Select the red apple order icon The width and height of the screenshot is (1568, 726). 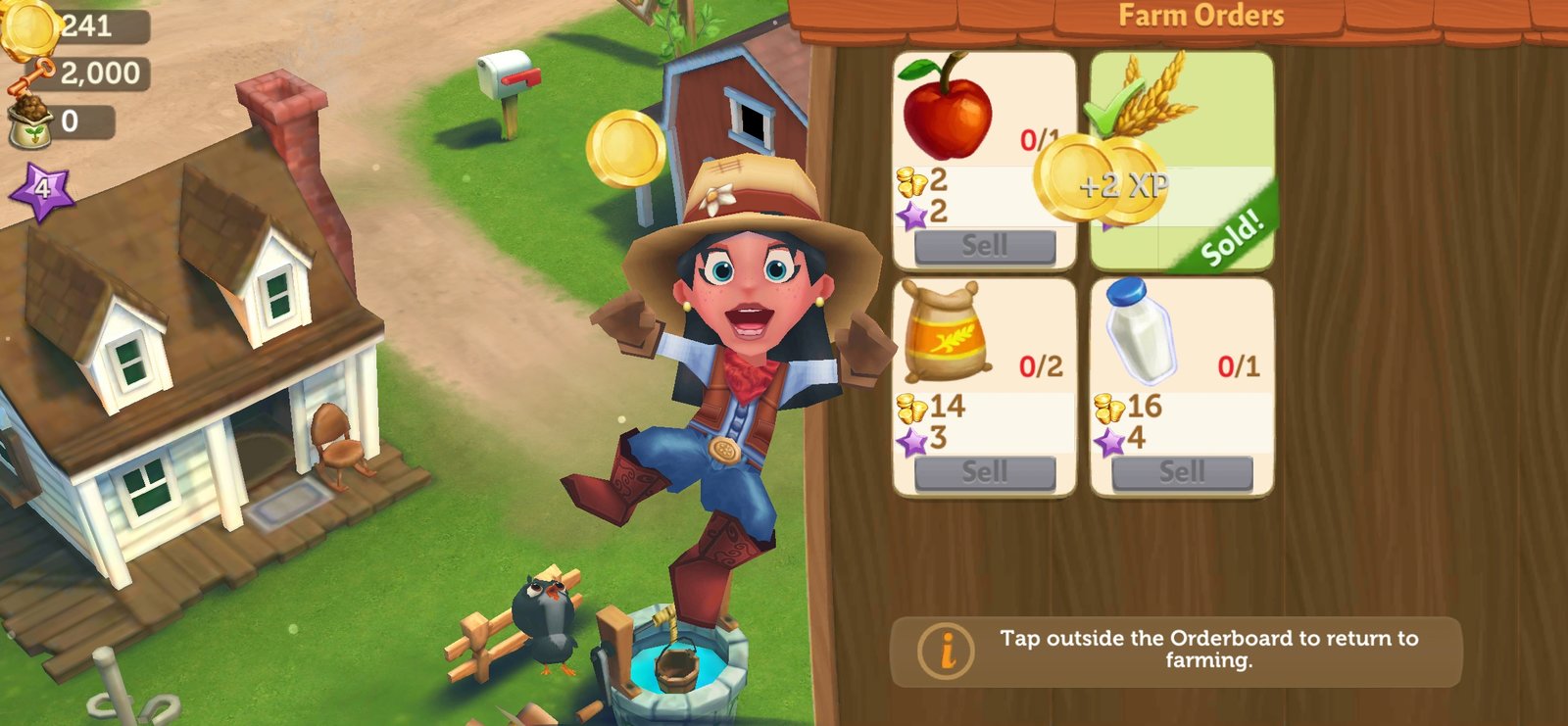946,108
